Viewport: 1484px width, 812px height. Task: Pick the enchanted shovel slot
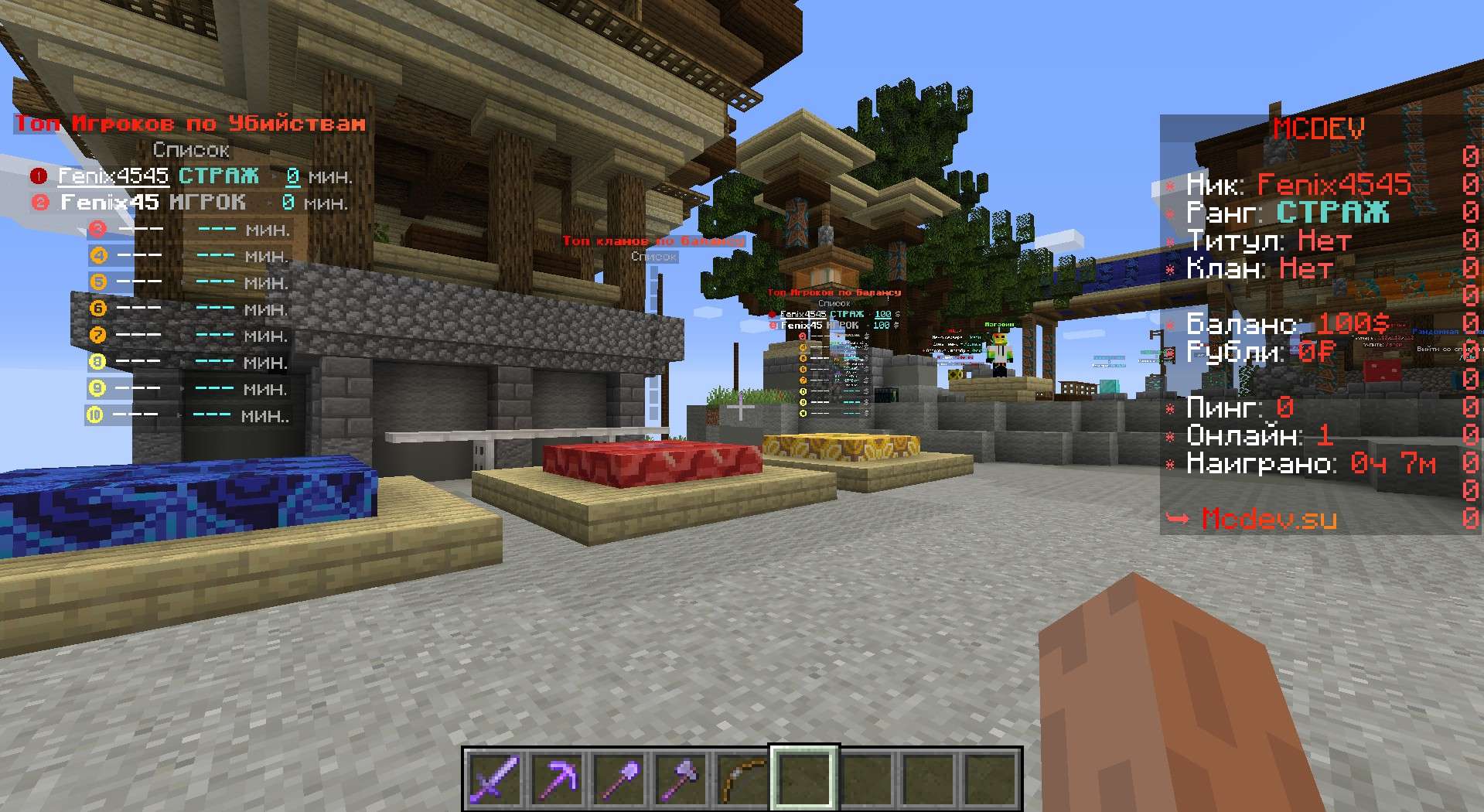pos(618,777)
